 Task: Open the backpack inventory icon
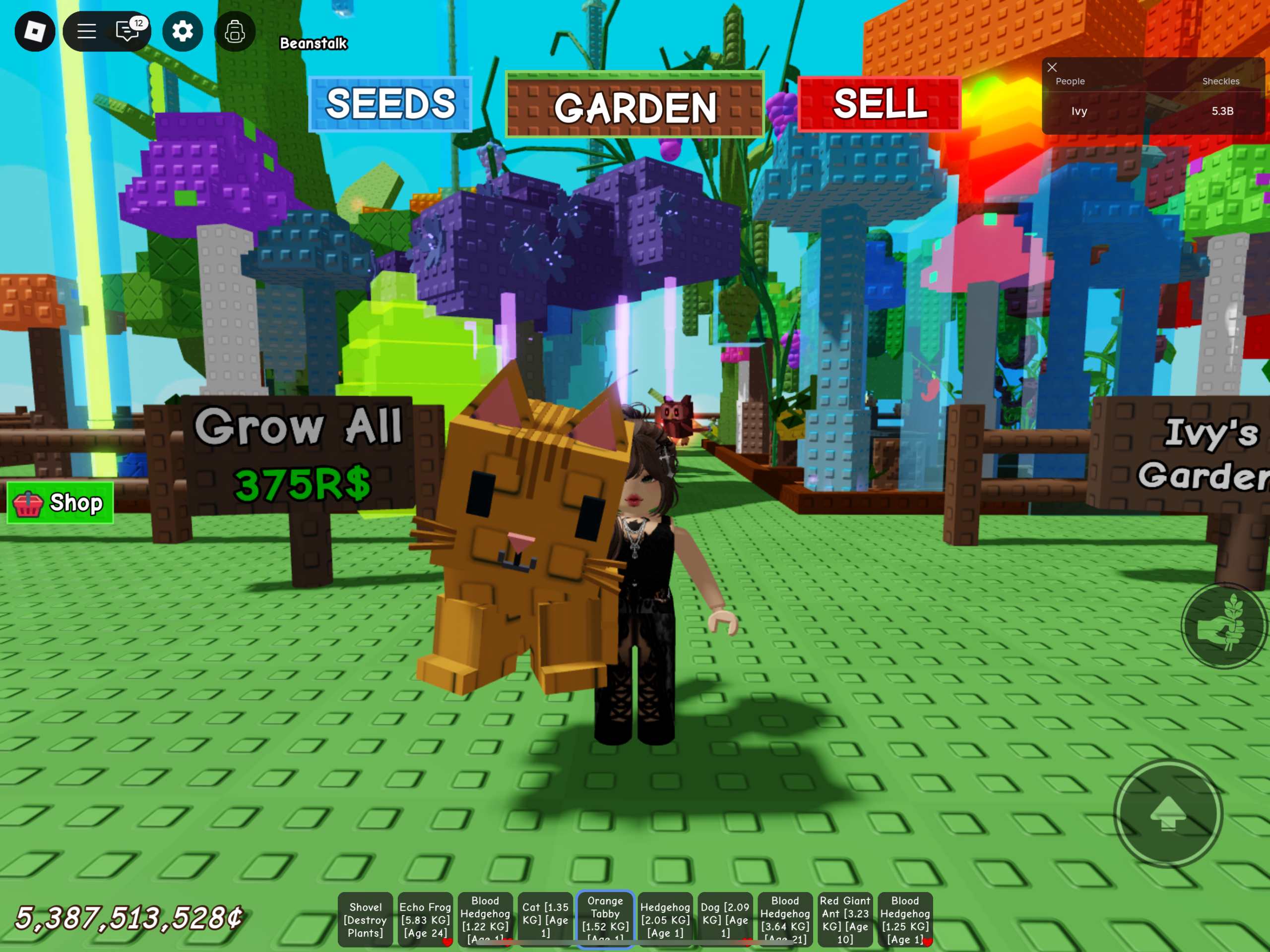pos(234,32)
